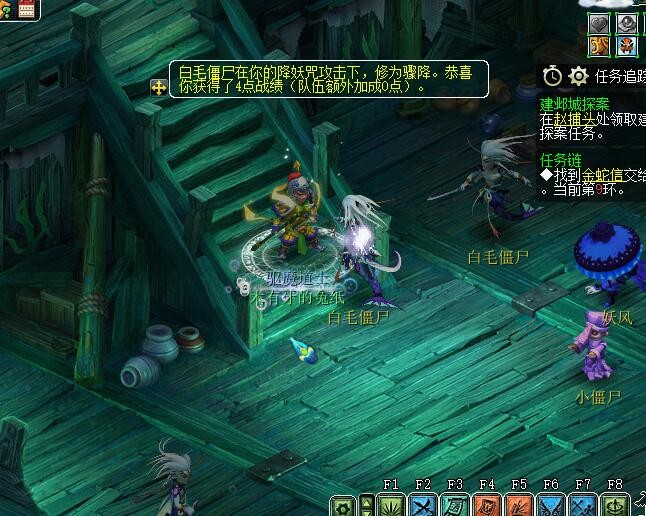This screenshot has height=516, width=646.
Task: Cast the F5 orange burst skill
Action: [x=519, y=505]
